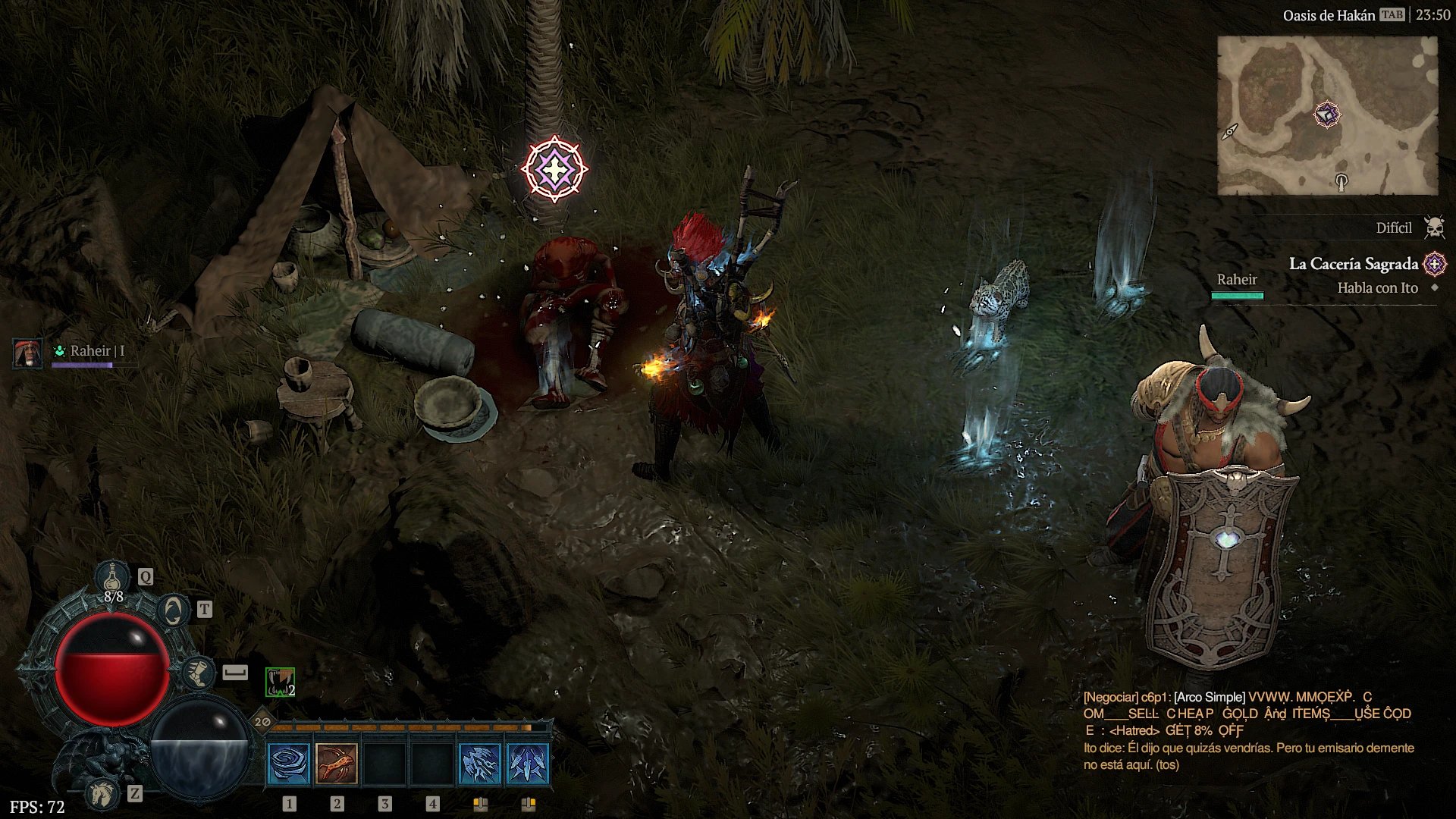Screen dimensions: 1456x819
Task: Inspect the fang buff icon
Action: click(280, 682)
